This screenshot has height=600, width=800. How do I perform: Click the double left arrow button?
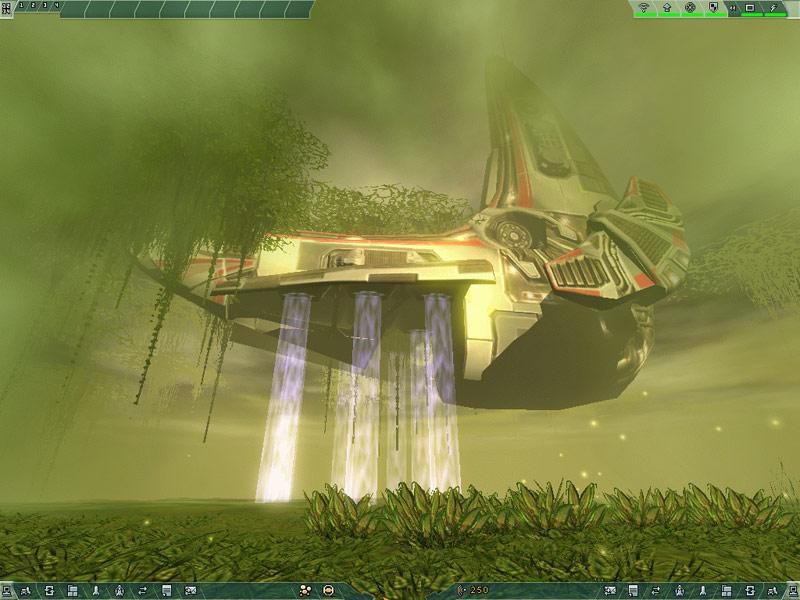click(x=733, y=8)
